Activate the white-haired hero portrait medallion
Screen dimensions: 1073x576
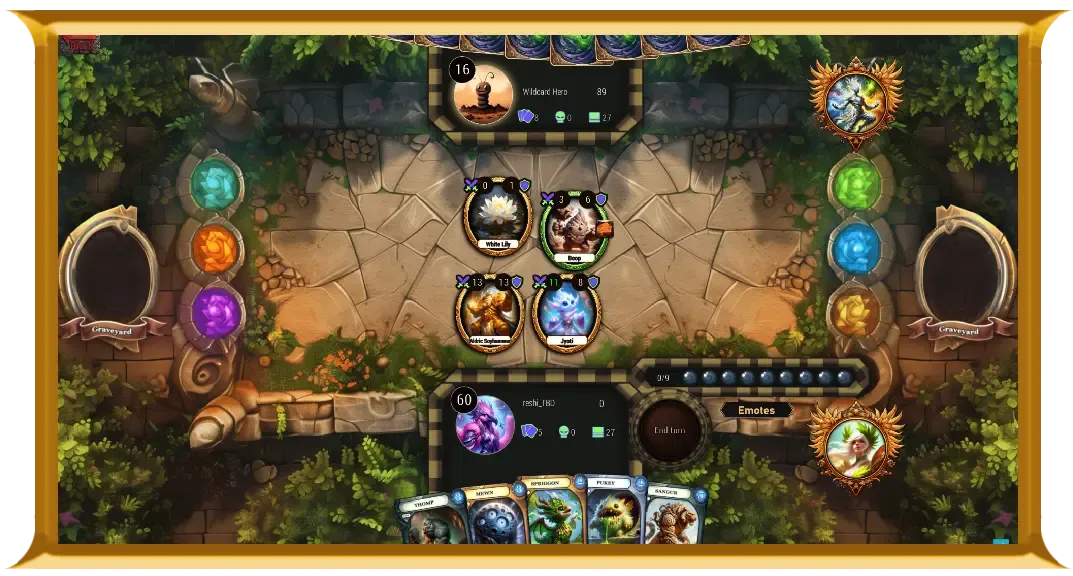[855, 446]
